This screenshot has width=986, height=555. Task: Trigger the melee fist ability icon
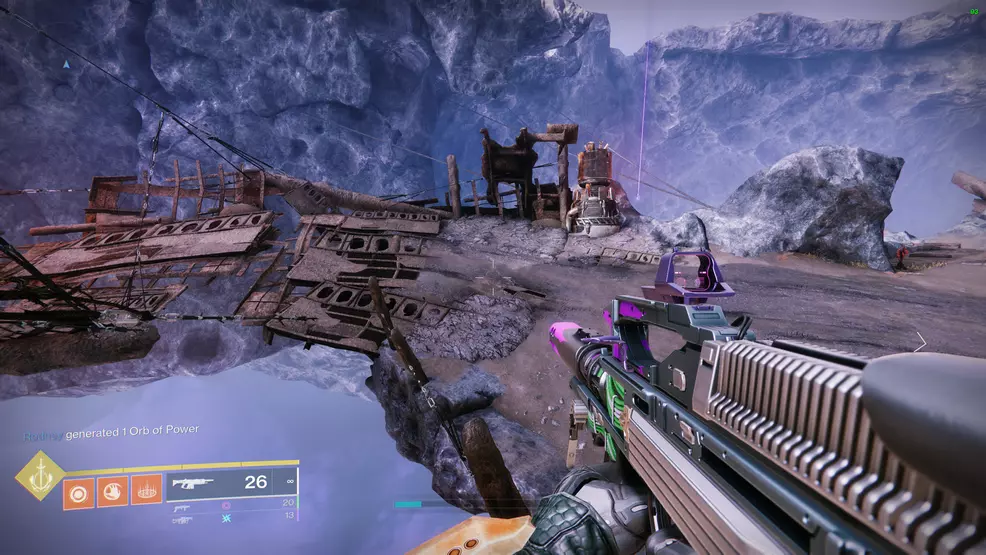click(112, 492)
